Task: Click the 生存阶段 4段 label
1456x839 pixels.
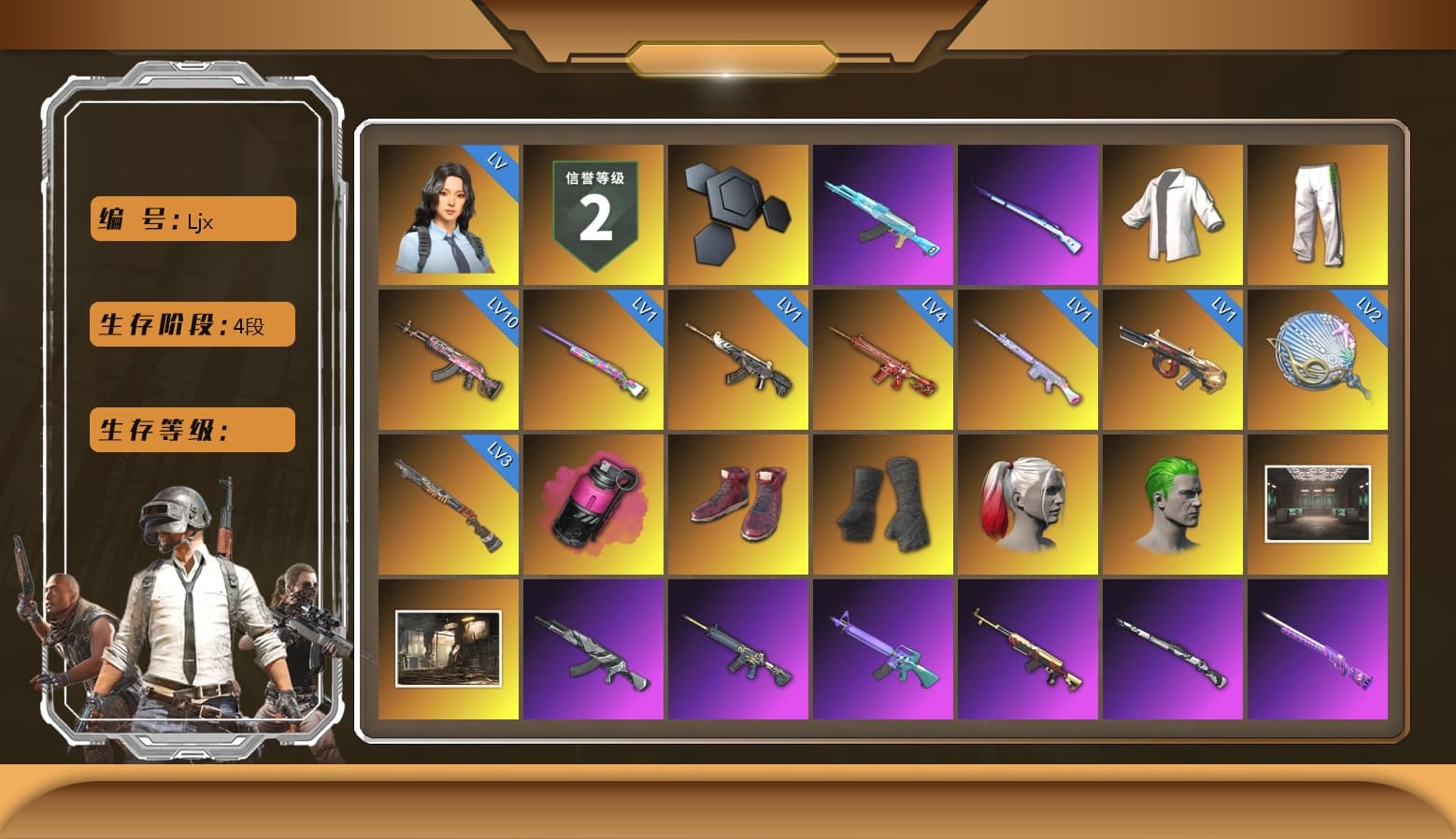Action: [191, 324]
